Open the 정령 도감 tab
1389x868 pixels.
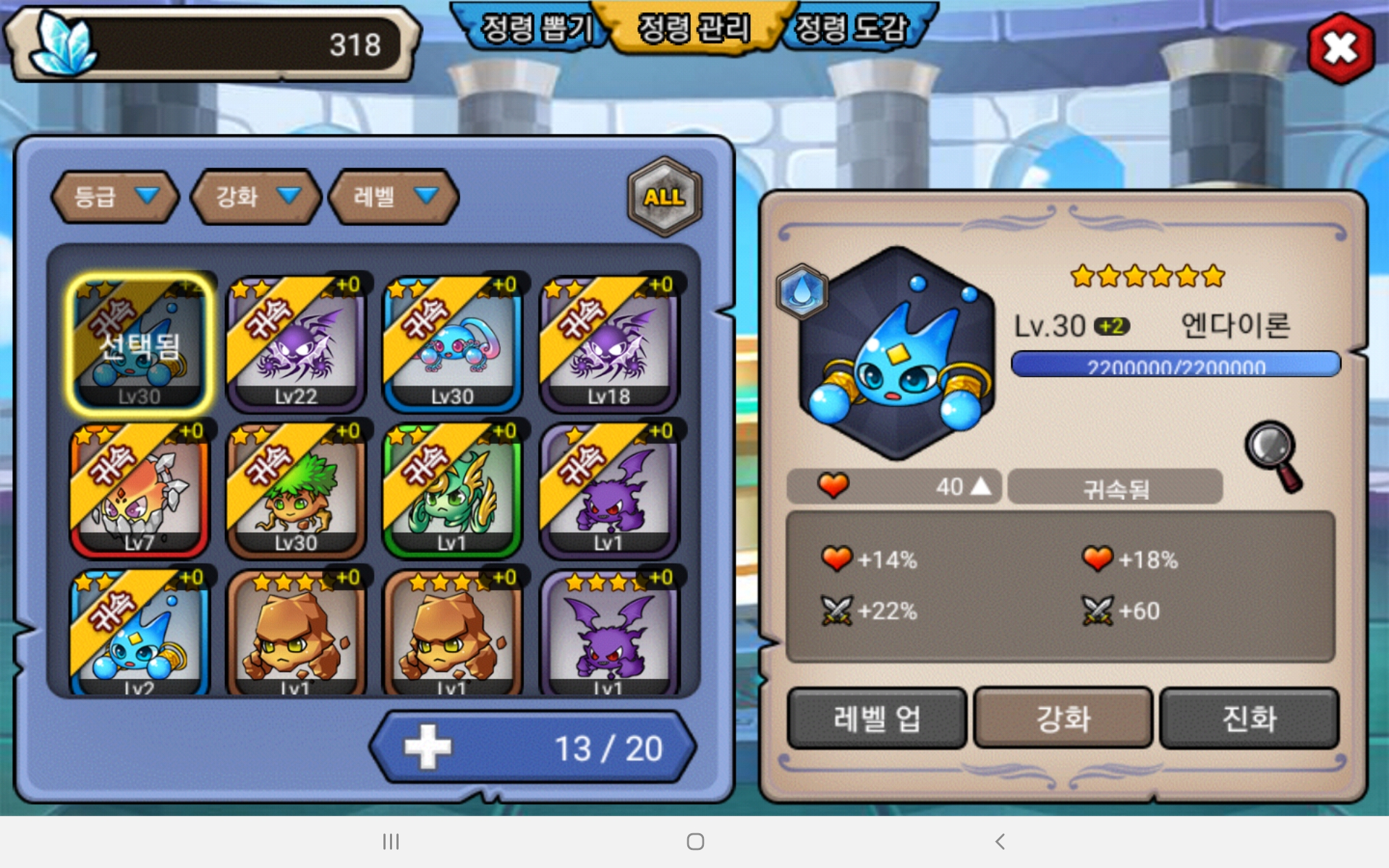point(851,29)
